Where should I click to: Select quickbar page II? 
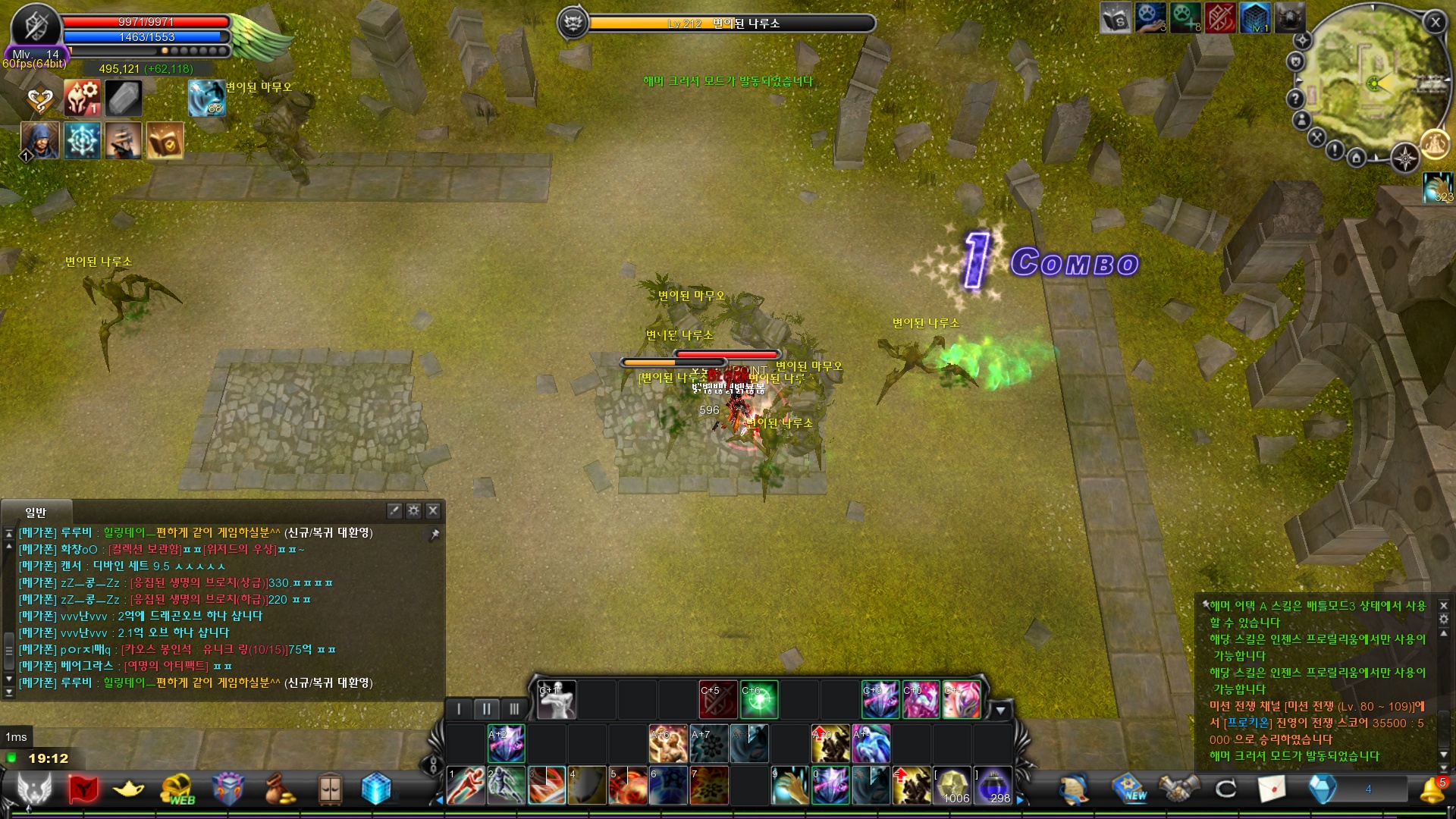pos(486,709)
